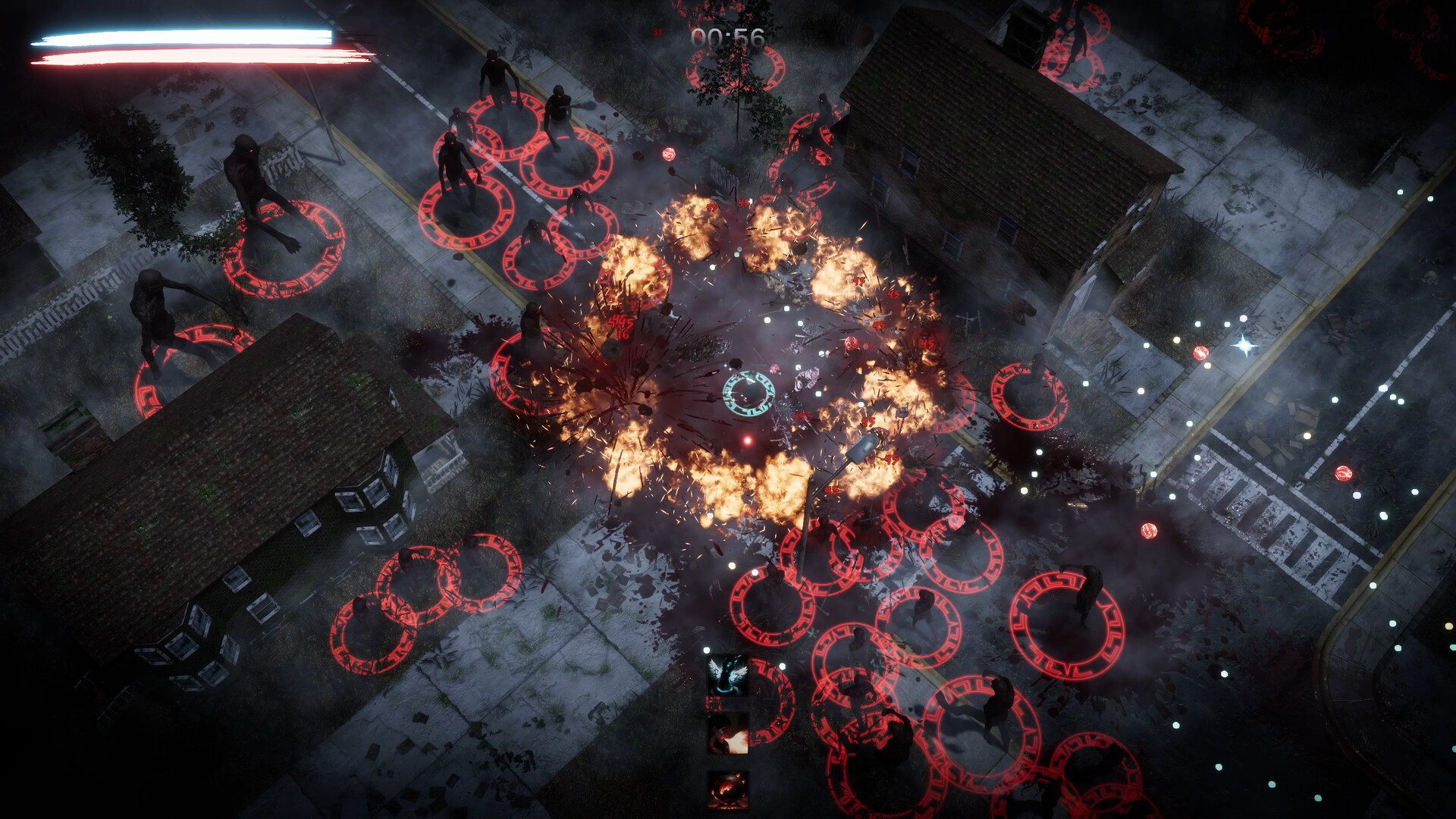Click the blue health bar top-left
Viewport: 1456px width, 819px height.
pyautogui.click(x=182, y=36)
